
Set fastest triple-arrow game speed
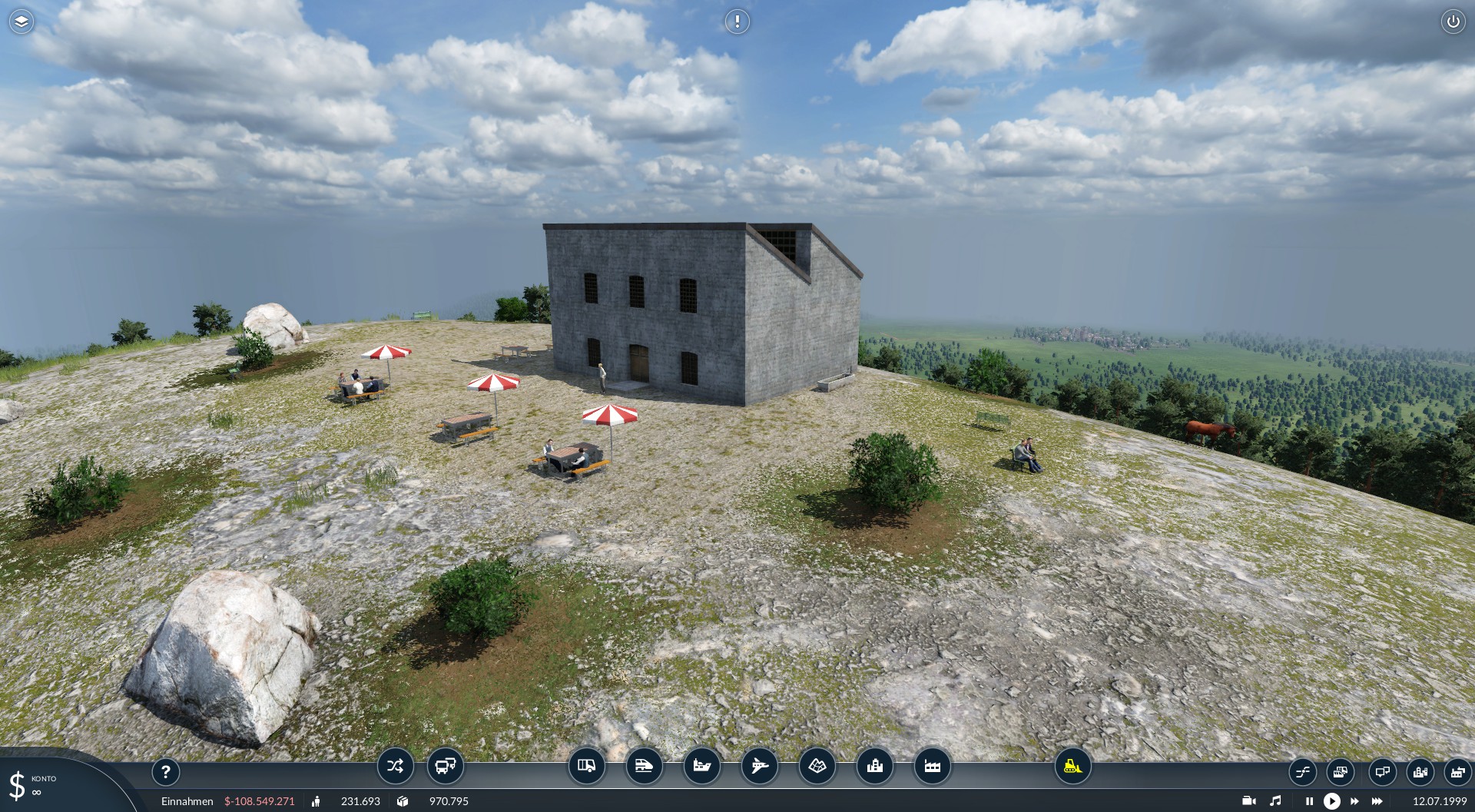click(1377, 801)
